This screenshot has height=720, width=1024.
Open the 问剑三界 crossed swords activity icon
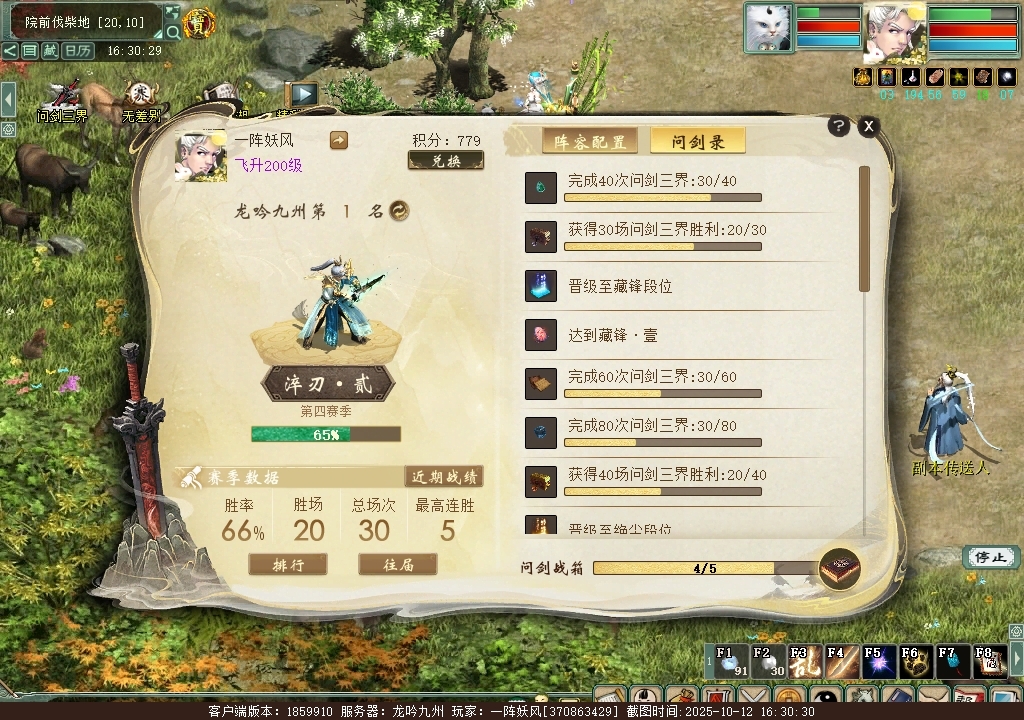[x=63, y=97]
